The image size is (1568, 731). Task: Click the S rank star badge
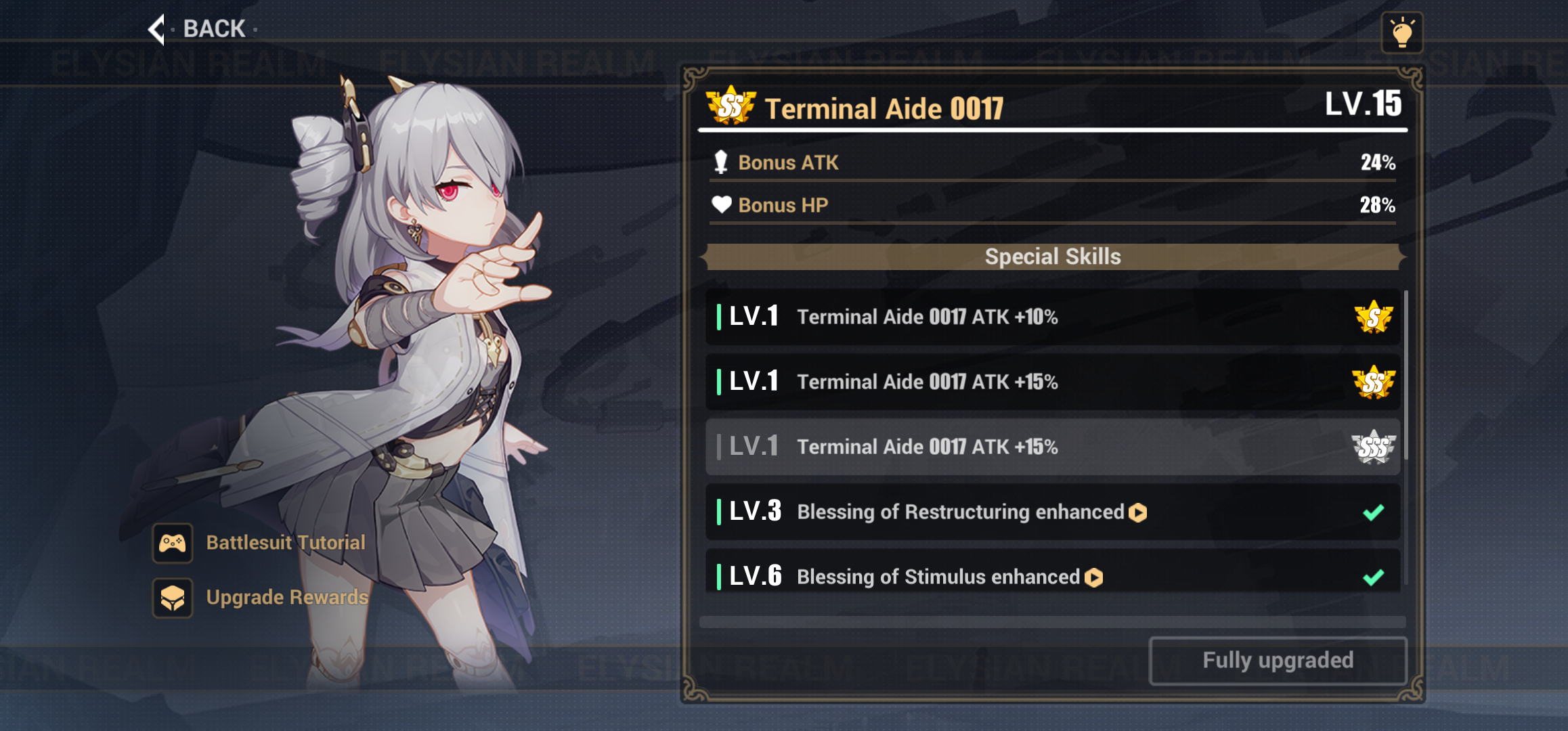tap(1373, 316)
